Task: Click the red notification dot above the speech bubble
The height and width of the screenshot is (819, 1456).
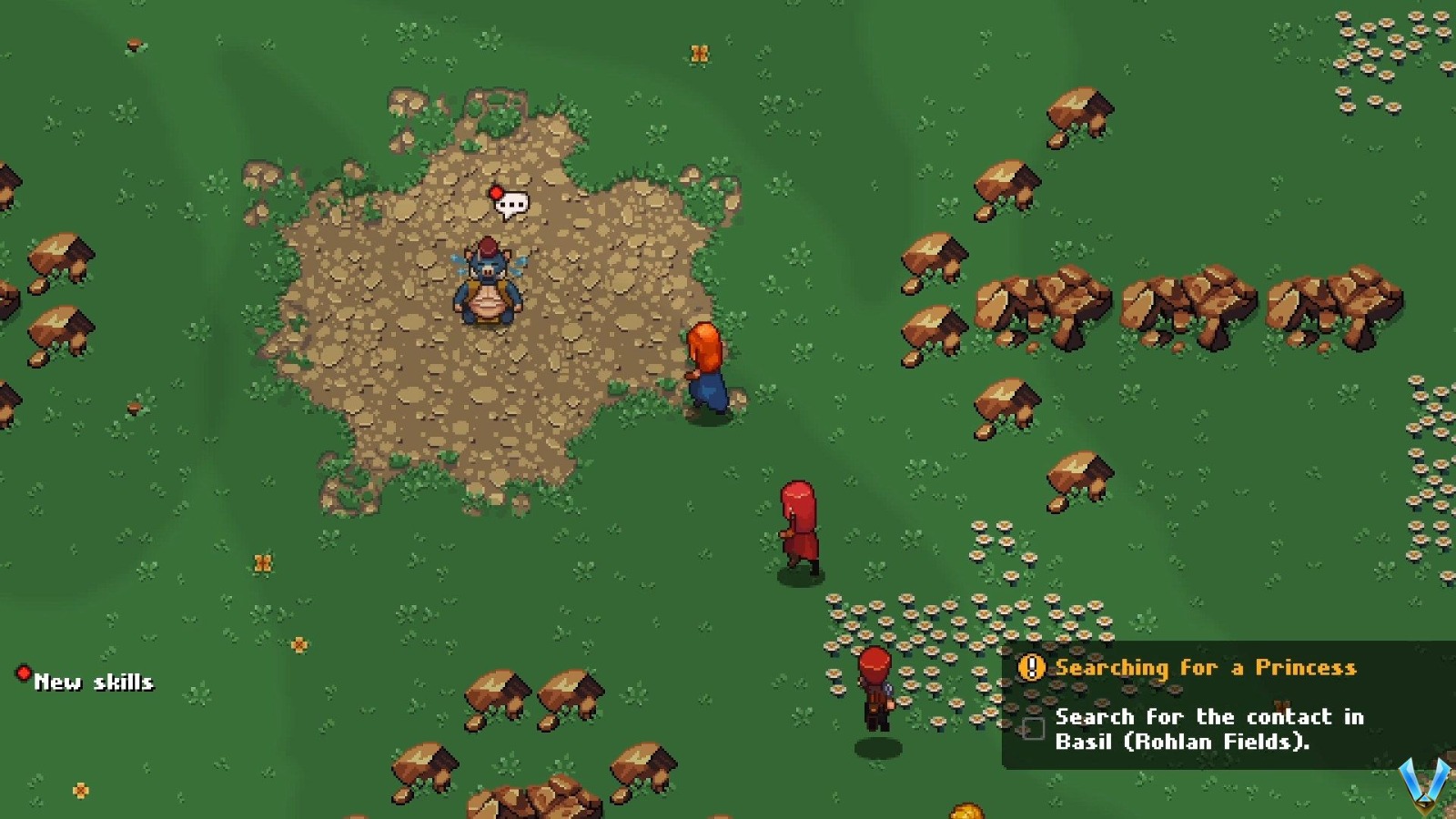Action: pos(494,192)
